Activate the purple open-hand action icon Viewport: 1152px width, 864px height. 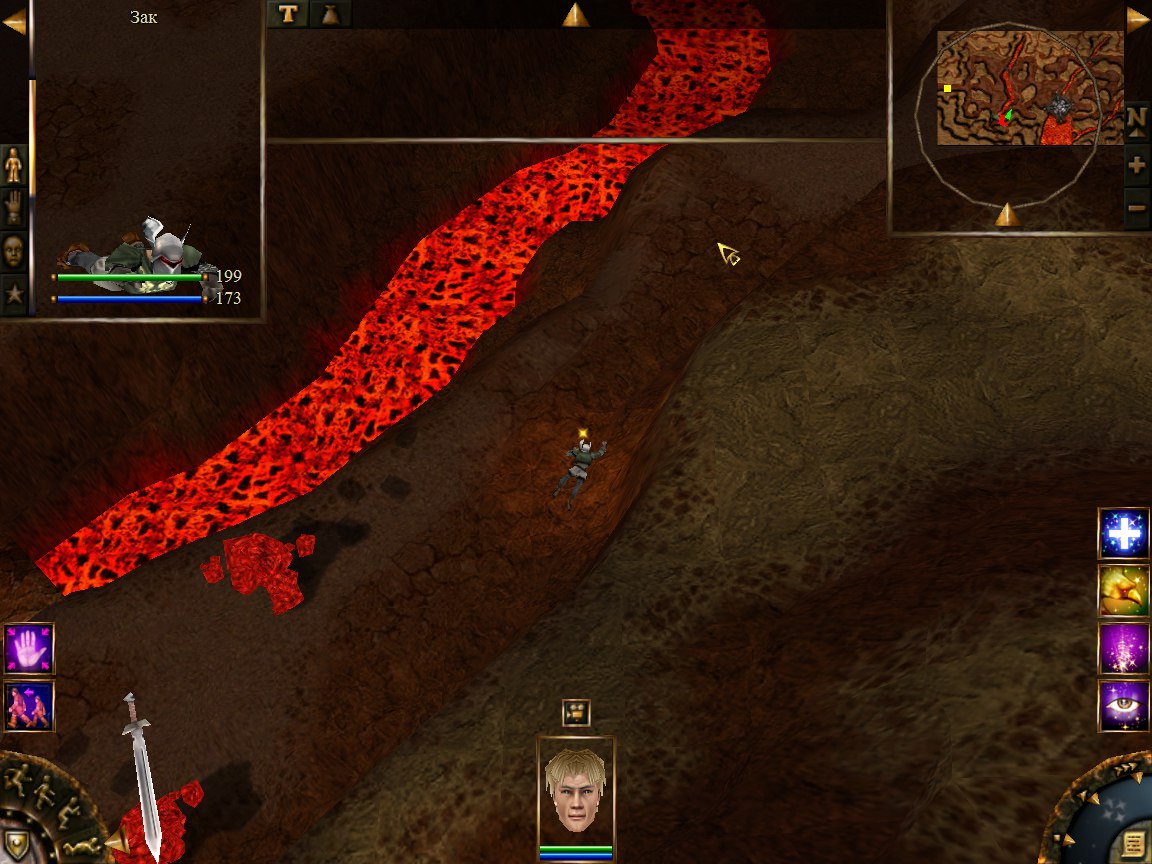point(28,648)
